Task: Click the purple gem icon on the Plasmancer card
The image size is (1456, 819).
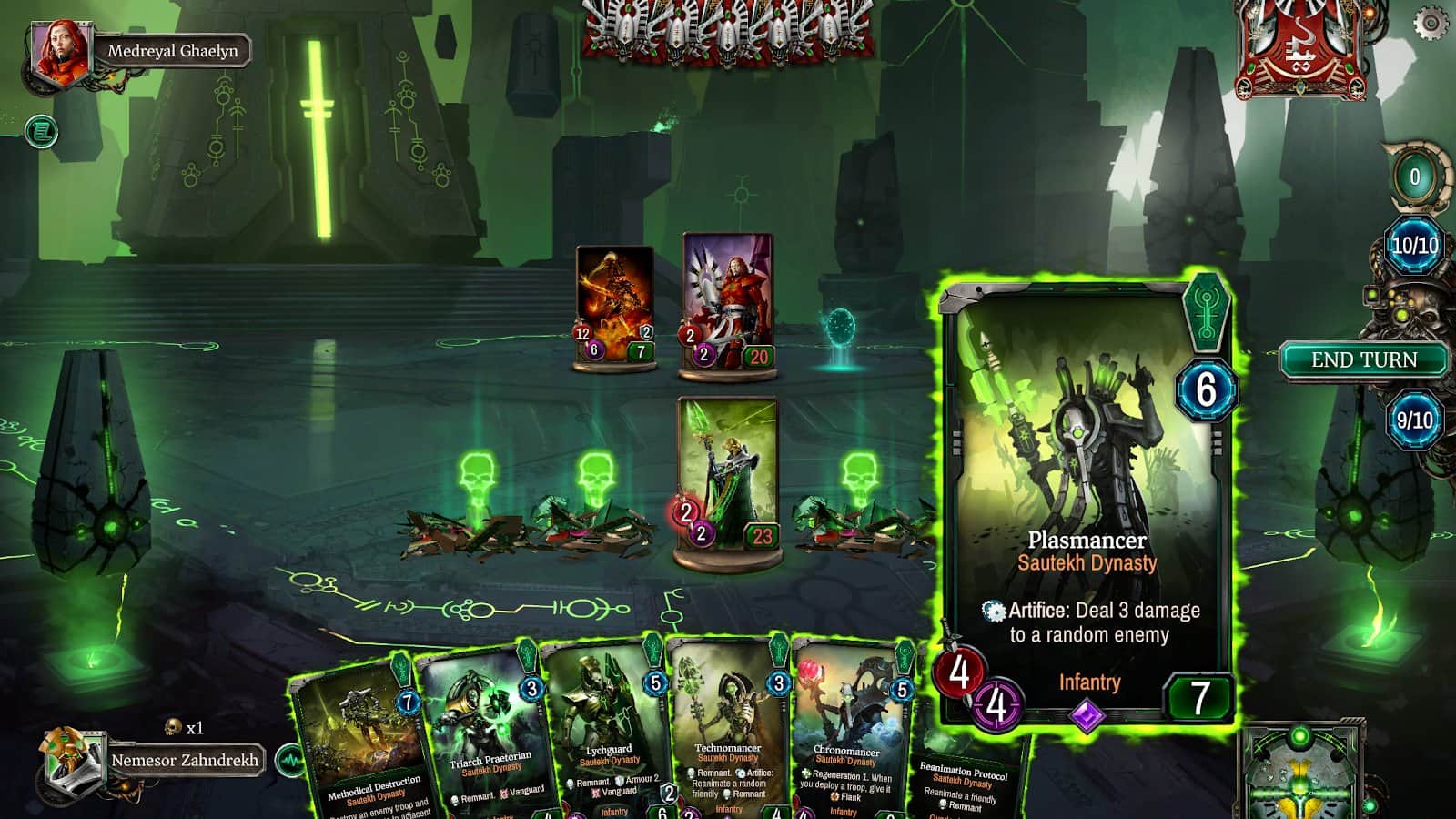Action: tap(1086, 717)
